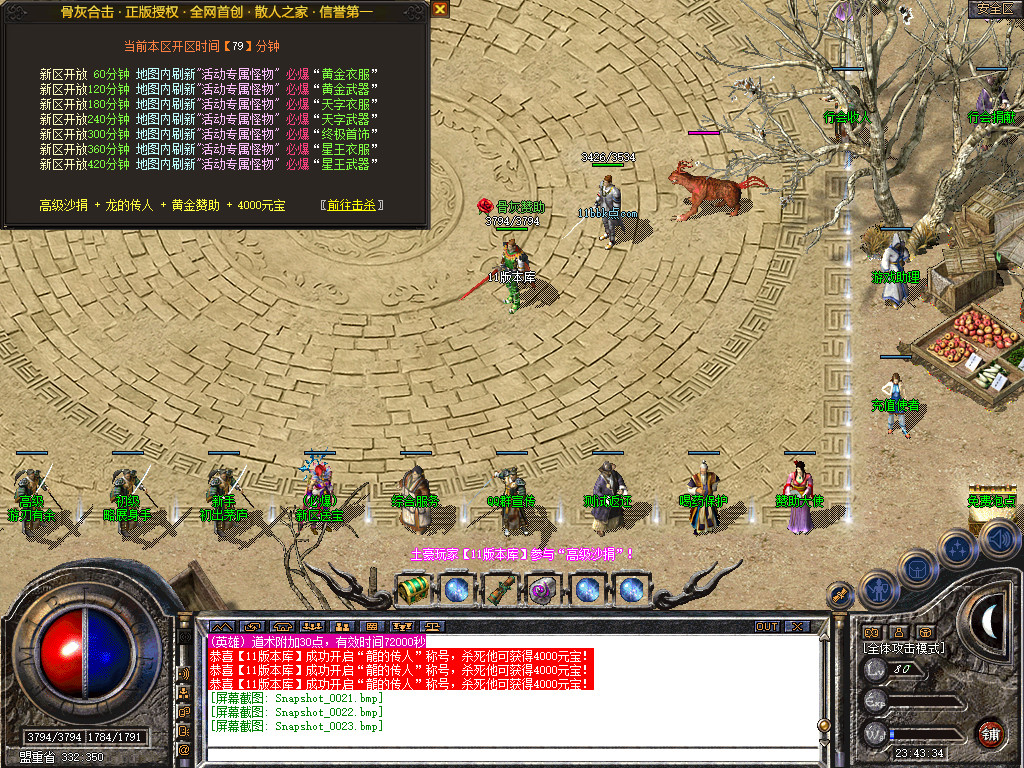
Task: Click the red 铺 shop button
Action: tap(989, 733)
